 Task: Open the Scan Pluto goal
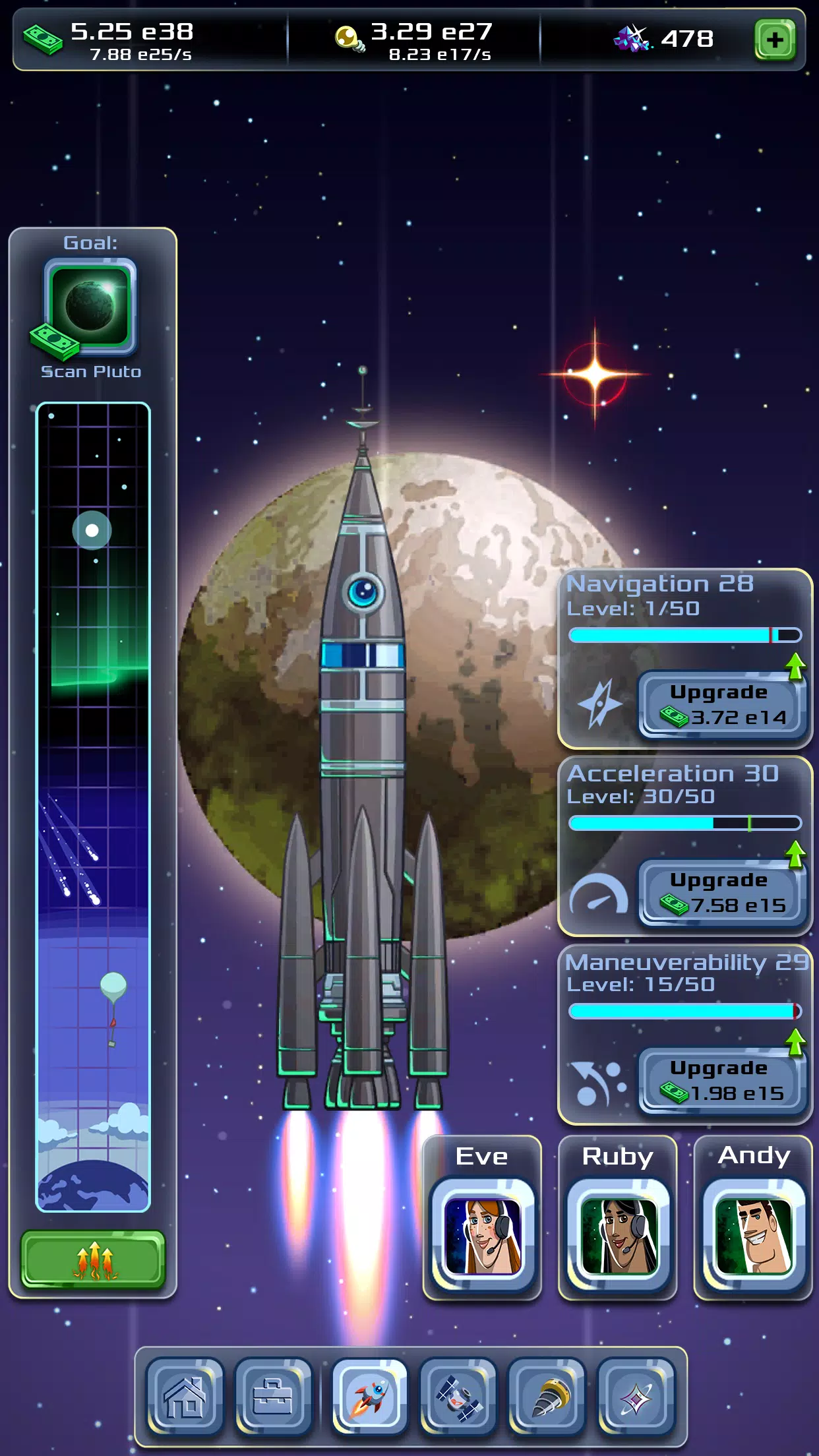(x=90, y=307)
